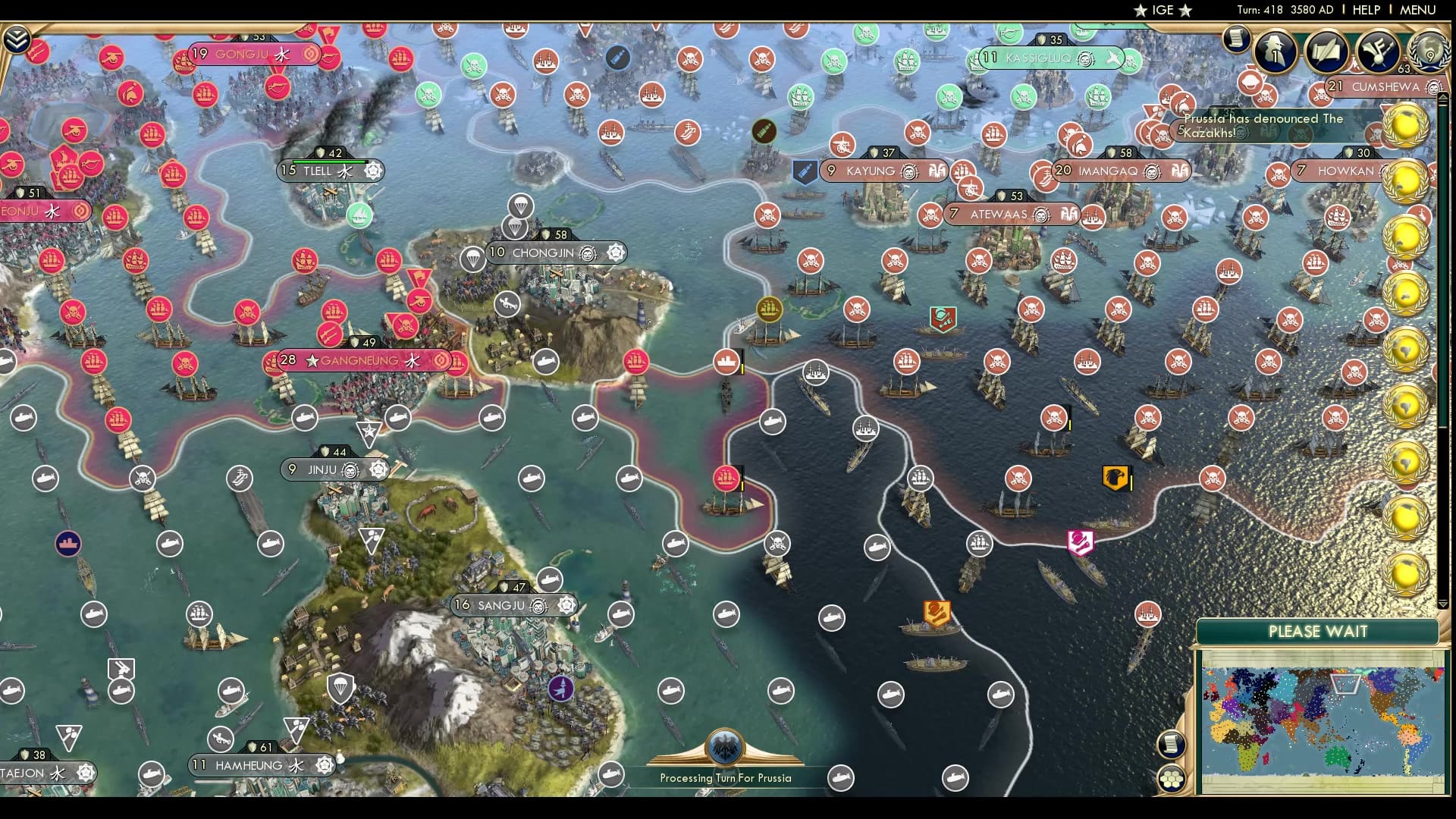Open the Culture overview icon
The height and width of the screenshot is (819, 1456).
pos(1376,52)
